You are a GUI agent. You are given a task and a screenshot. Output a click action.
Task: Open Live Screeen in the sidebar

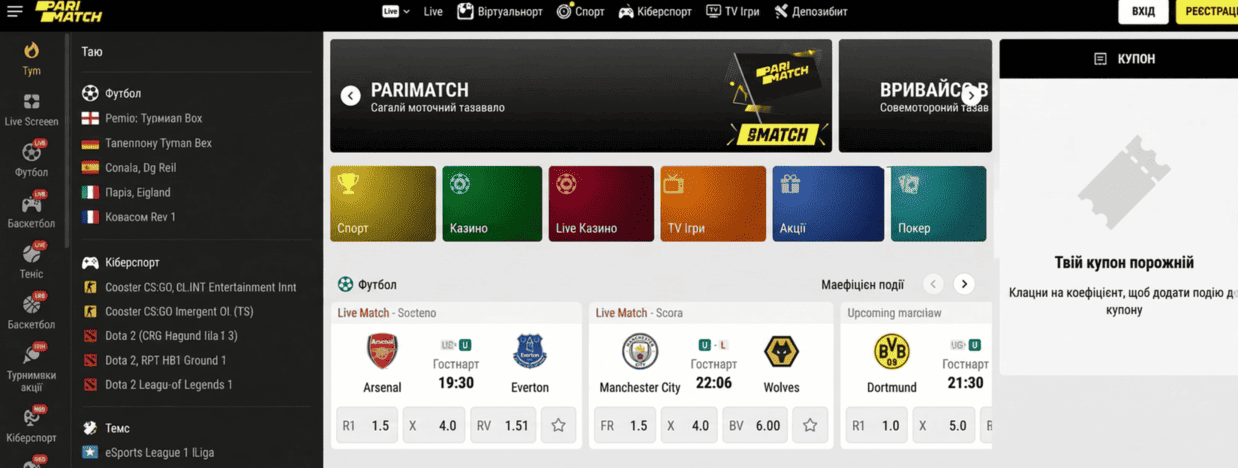click(32, 110)
